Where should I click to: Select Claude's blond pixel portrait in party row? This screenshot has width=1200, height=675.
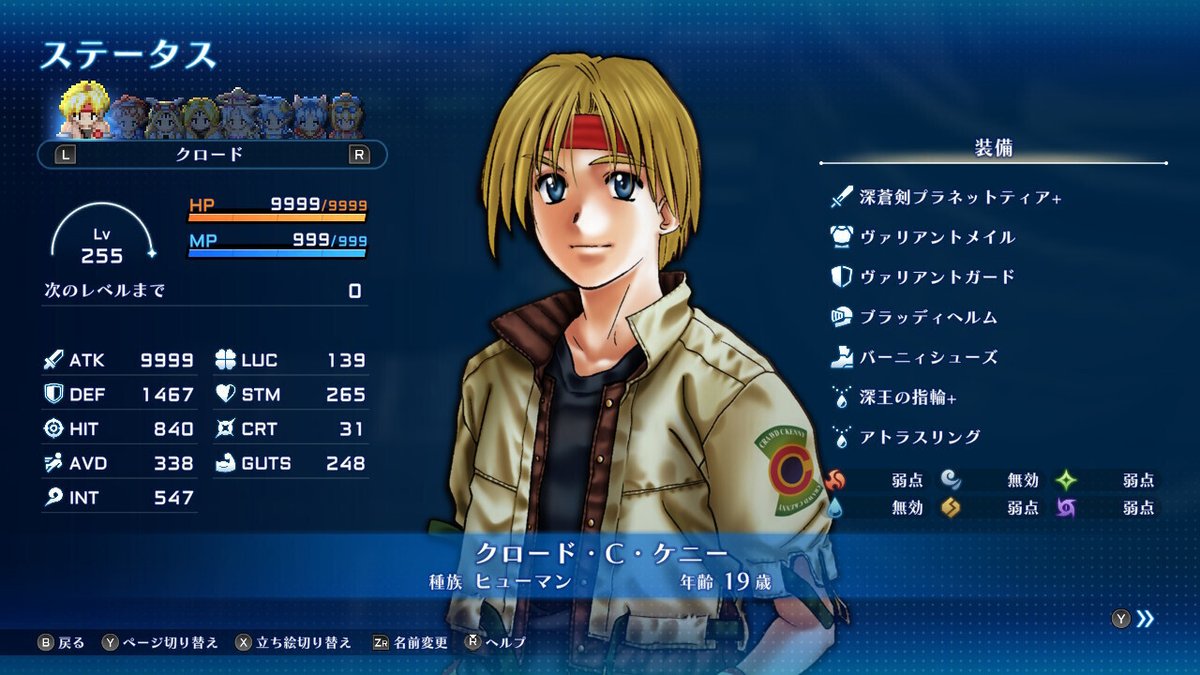[83, 112]
